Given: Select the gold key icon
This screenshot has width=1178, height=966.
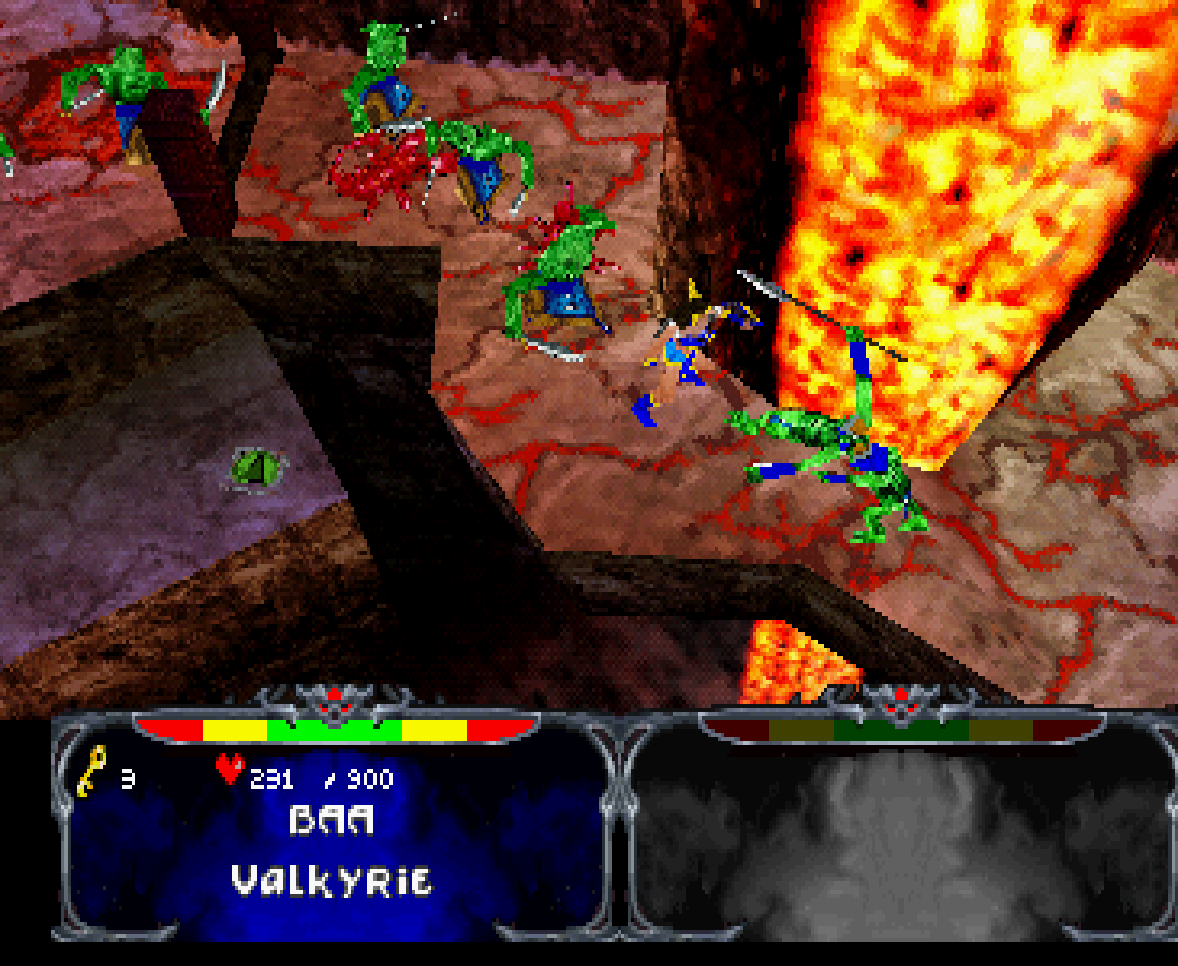Looking at the screenshot, I should point(91,771).
